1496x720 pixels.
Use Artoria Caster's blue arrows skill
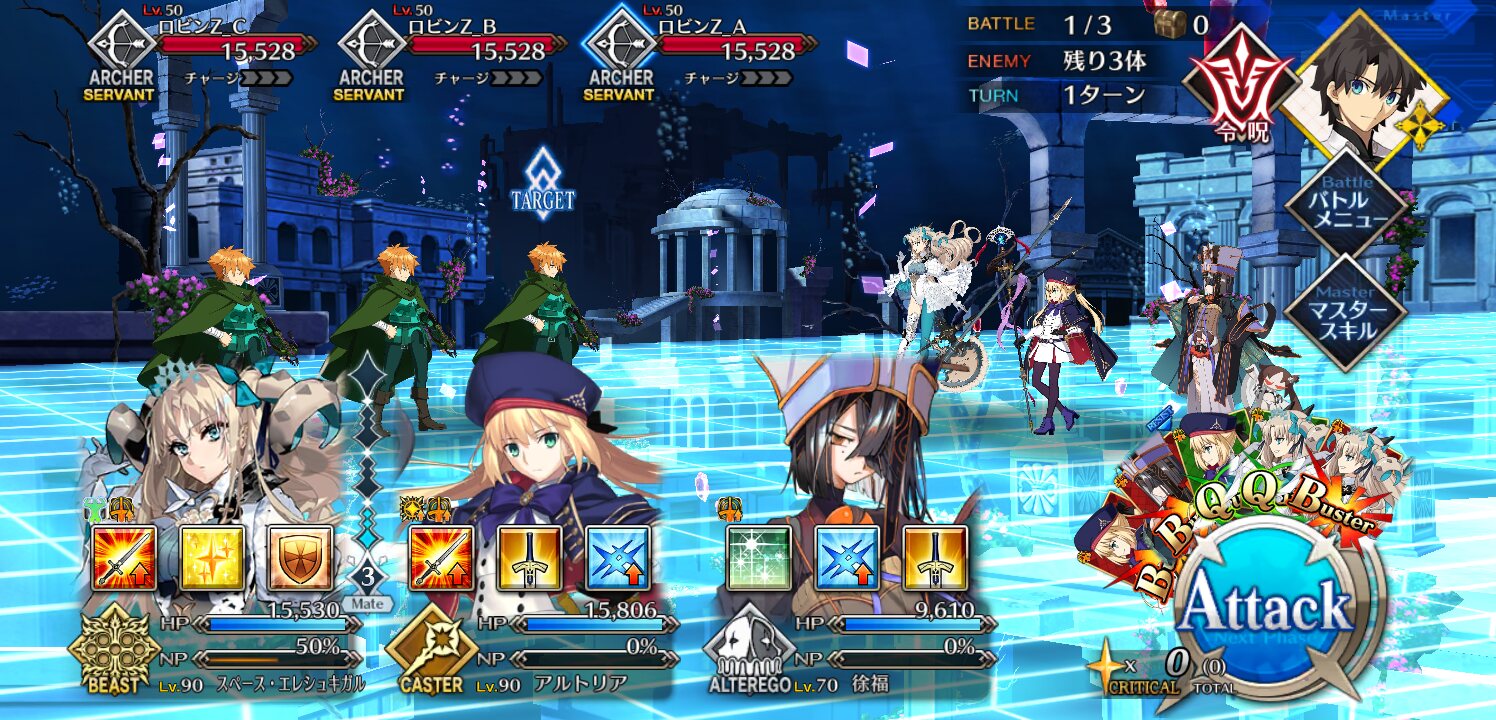click(x=617, y=557)
